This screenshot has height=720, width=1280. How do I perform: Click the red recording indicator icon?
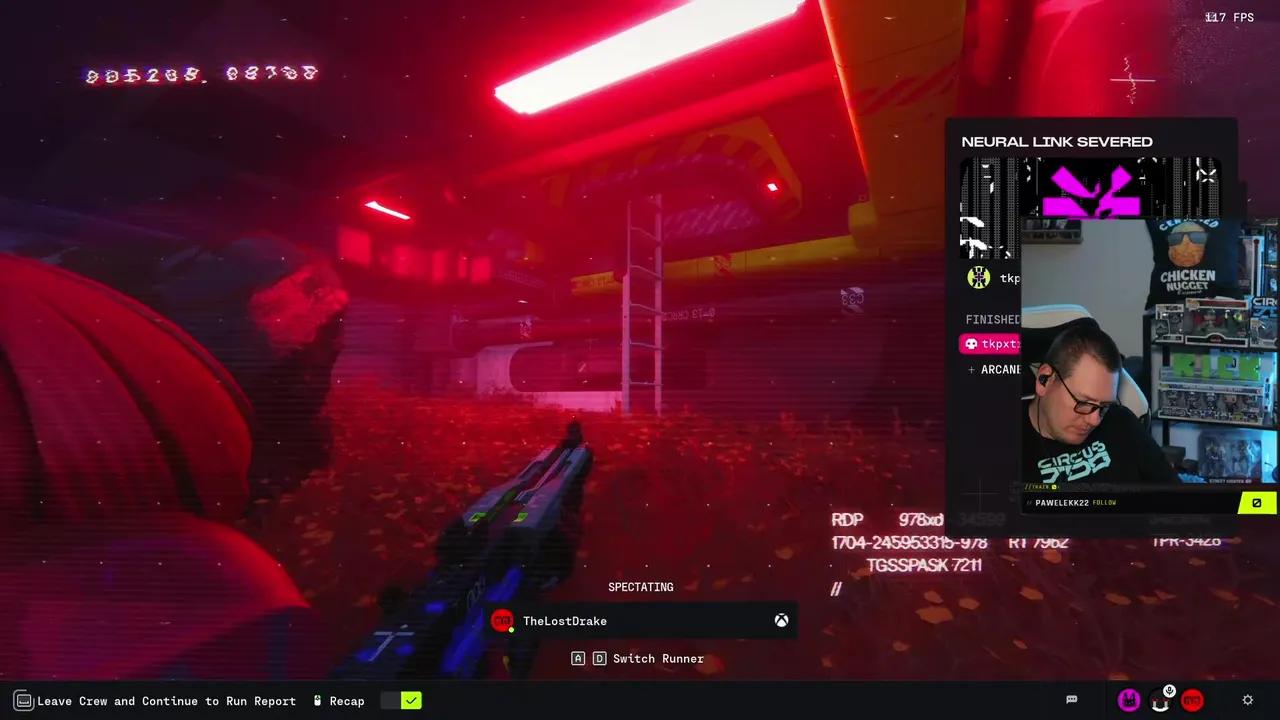pyautogui.click(x=1192, y=700)
